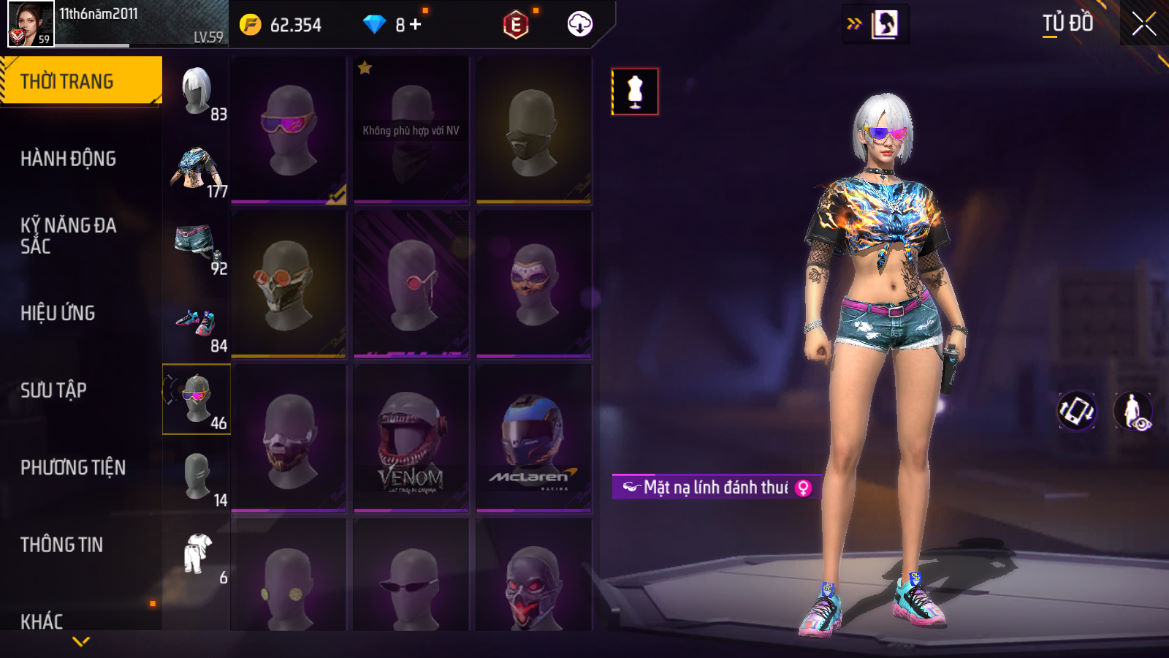The width and height of the screenshot is (1169, 658).
Task: Equip the Venom mask item
Action: coord(410,440)
